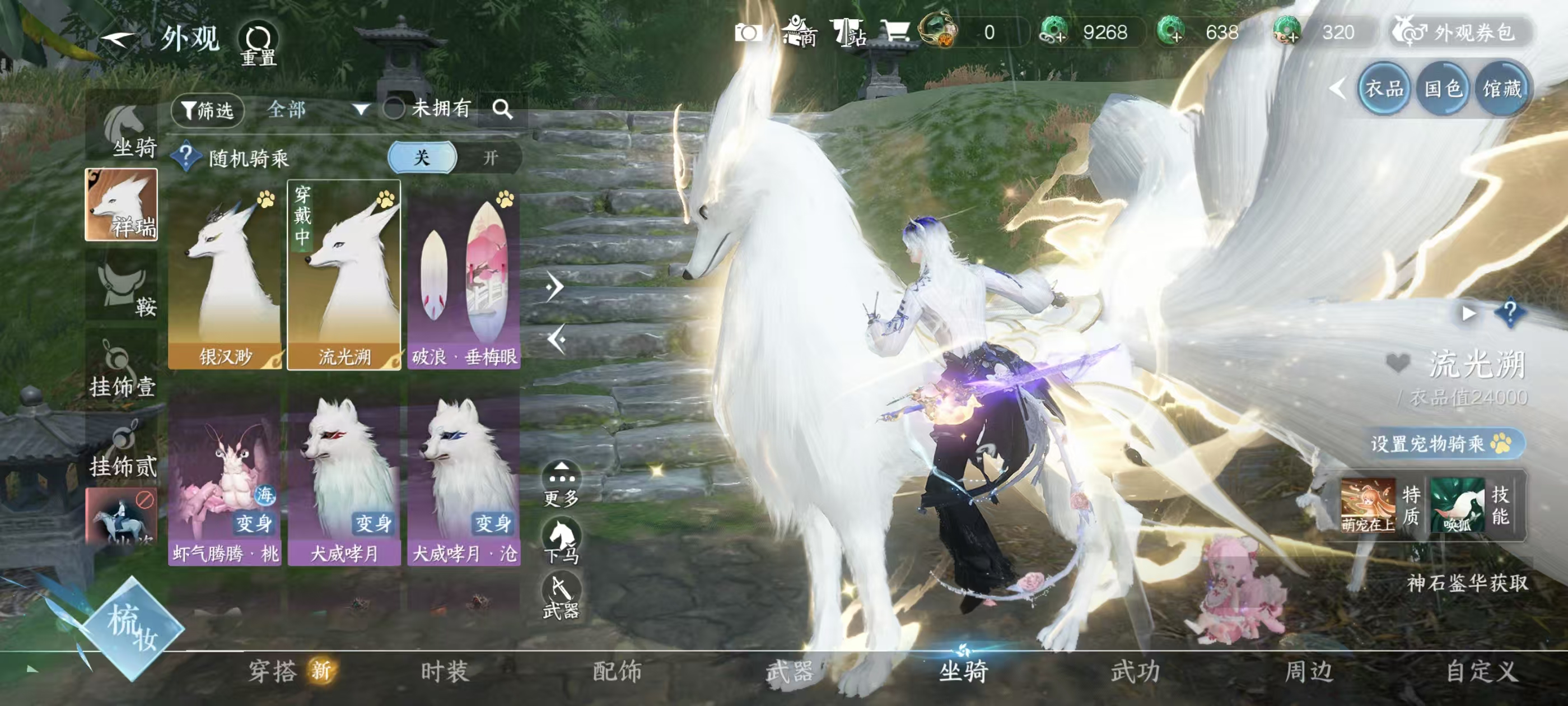Image resolution: width=1568 pixels, height=706 pixels.
Task: Open the 外观券包 voucher pack
Action: pos(1462,32)
